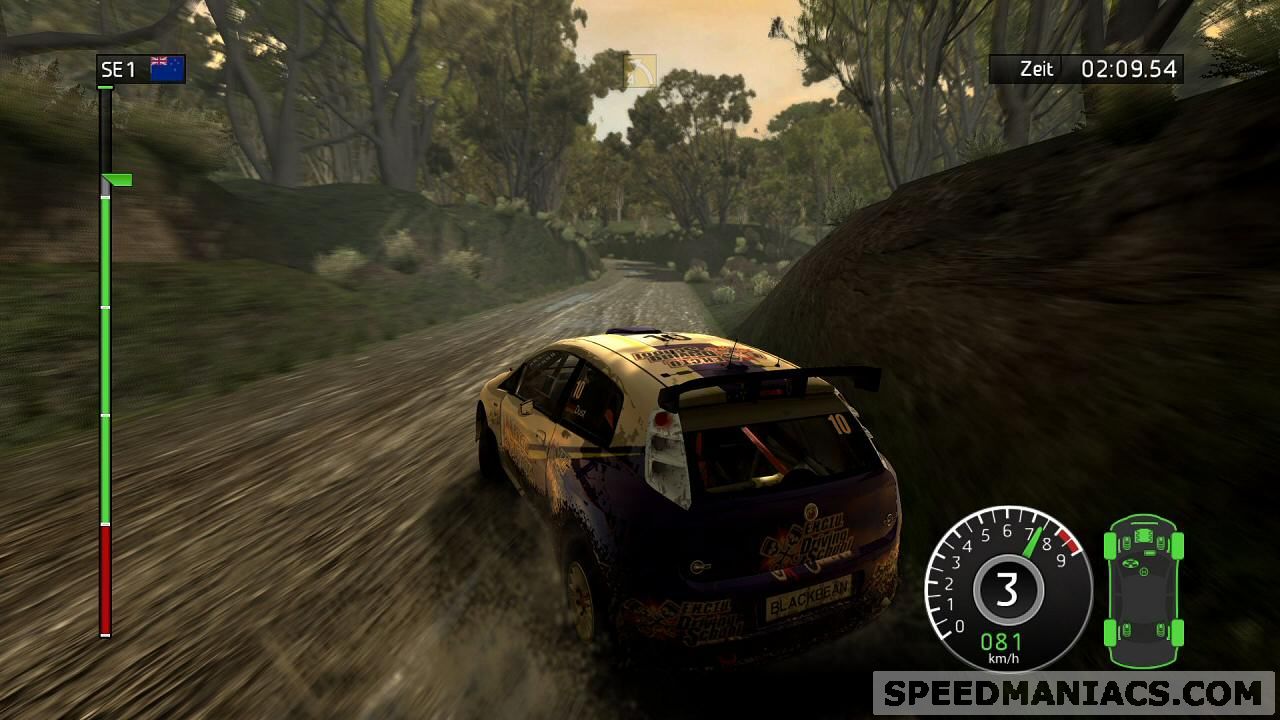This screenshot has width=1280, height=720.
Task: Click the pace note turn arrow icon
Action: pos(640,72)
